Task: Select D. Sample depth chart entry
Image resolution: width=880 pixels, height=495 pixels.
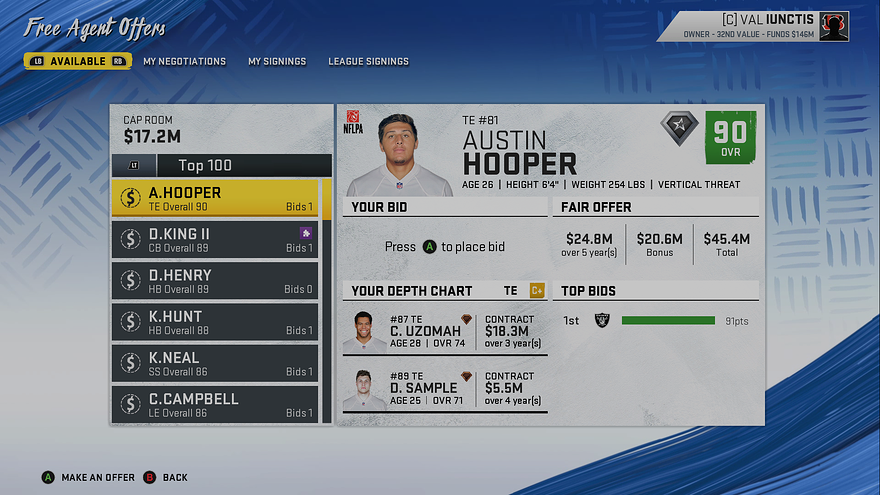Action: click(445, 389)
